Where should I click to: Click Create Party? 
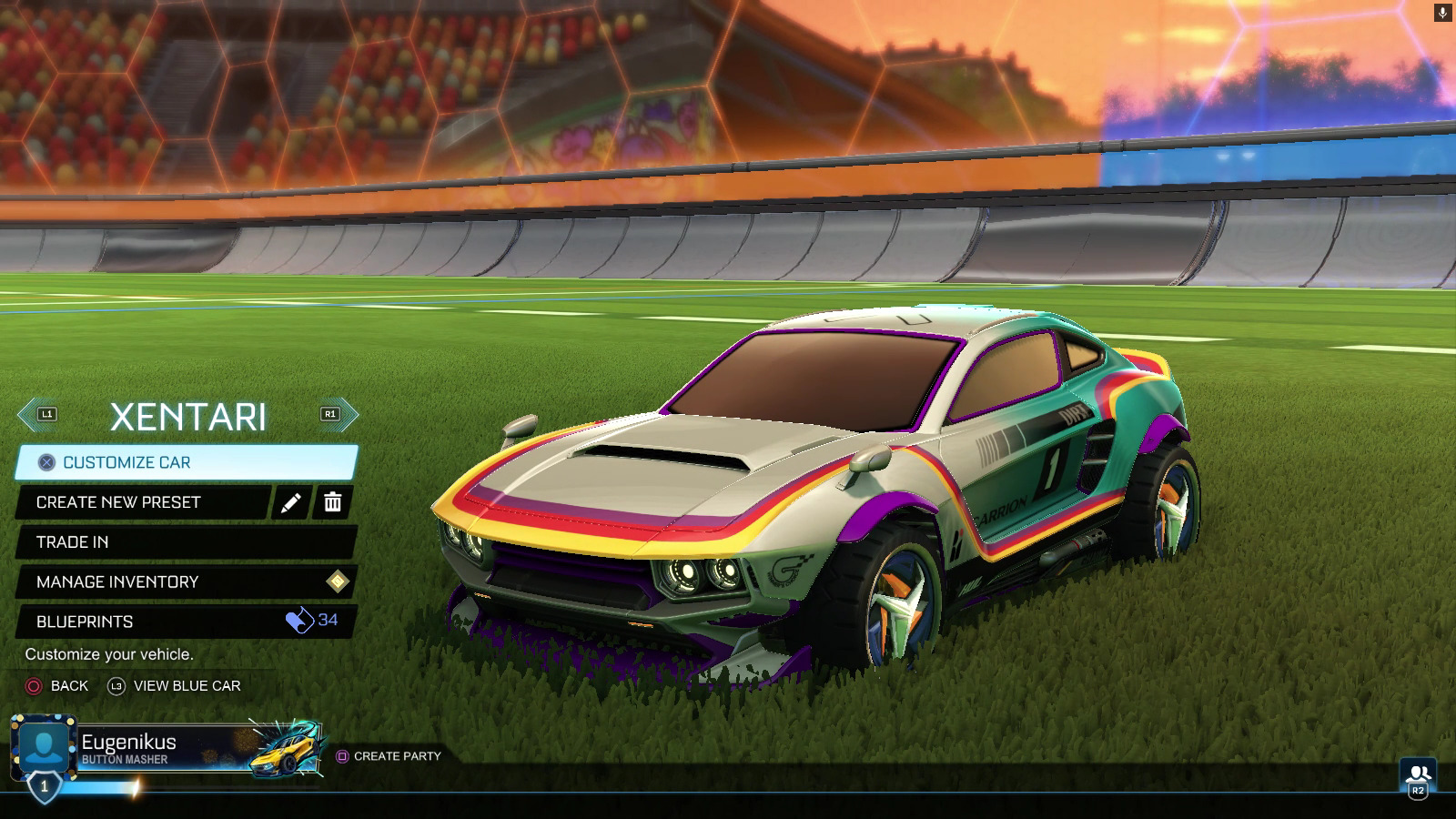tap(399, 756)
